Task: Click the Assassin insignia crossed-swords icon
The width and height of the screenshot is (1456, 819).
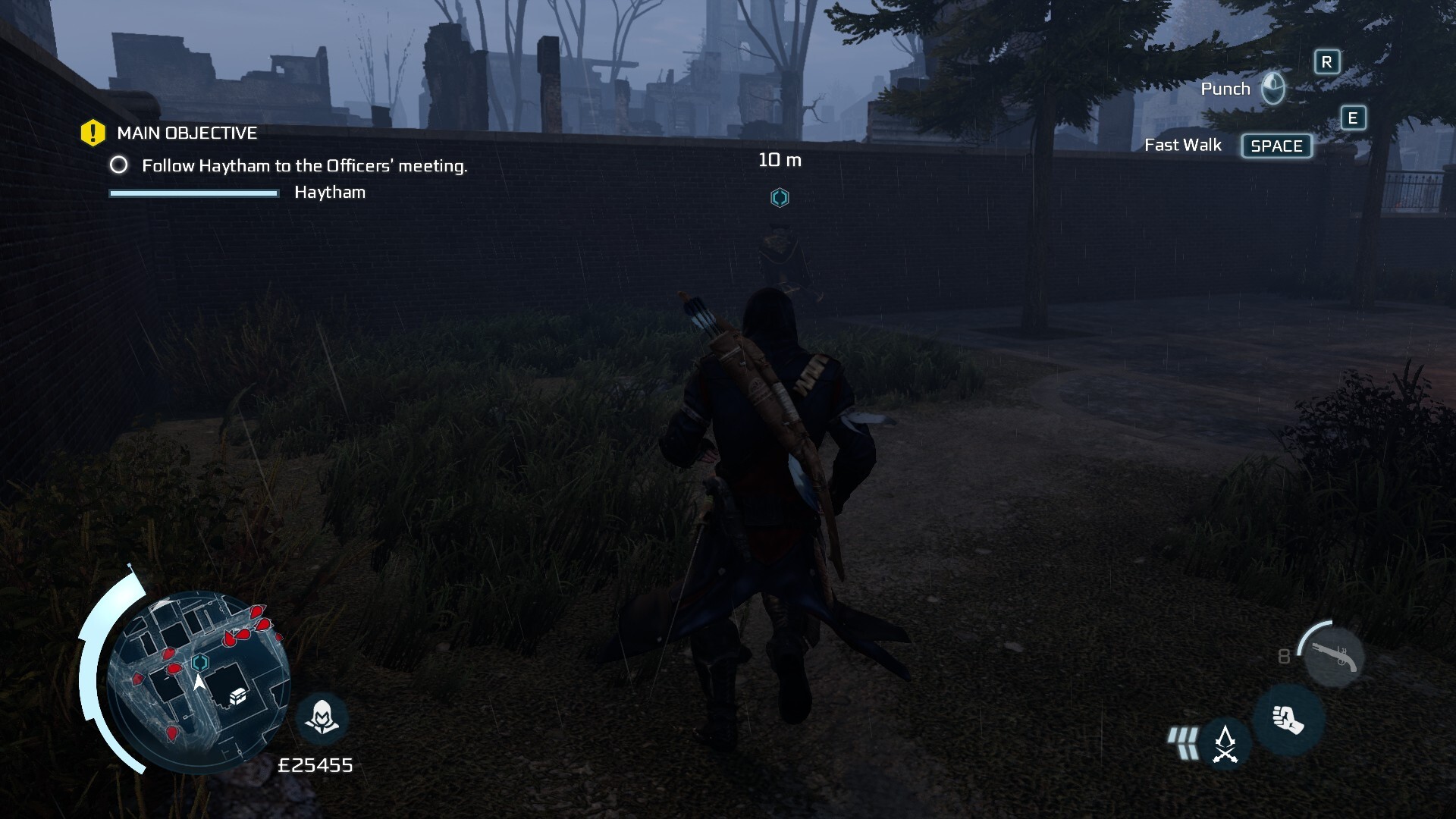Action: tap(1225, 744)
